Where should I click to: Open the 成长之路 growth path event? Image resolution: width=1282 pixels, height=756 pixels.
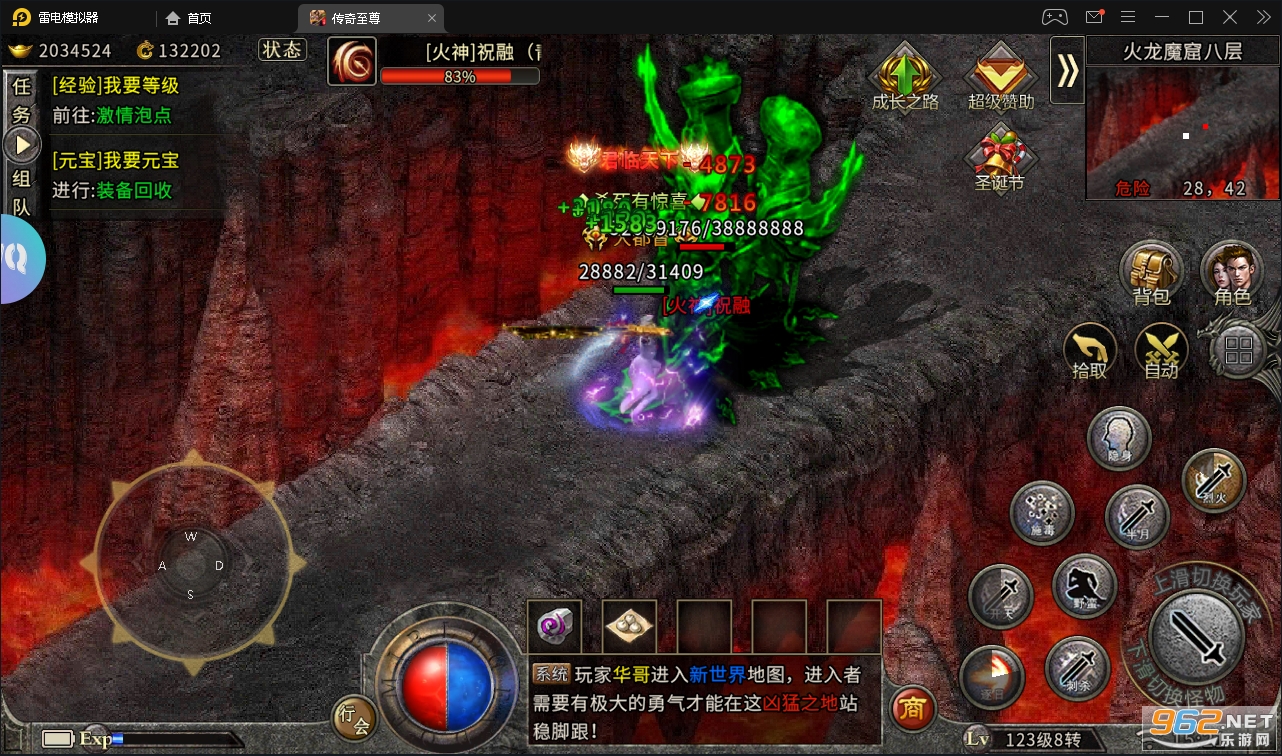point(904,72)
